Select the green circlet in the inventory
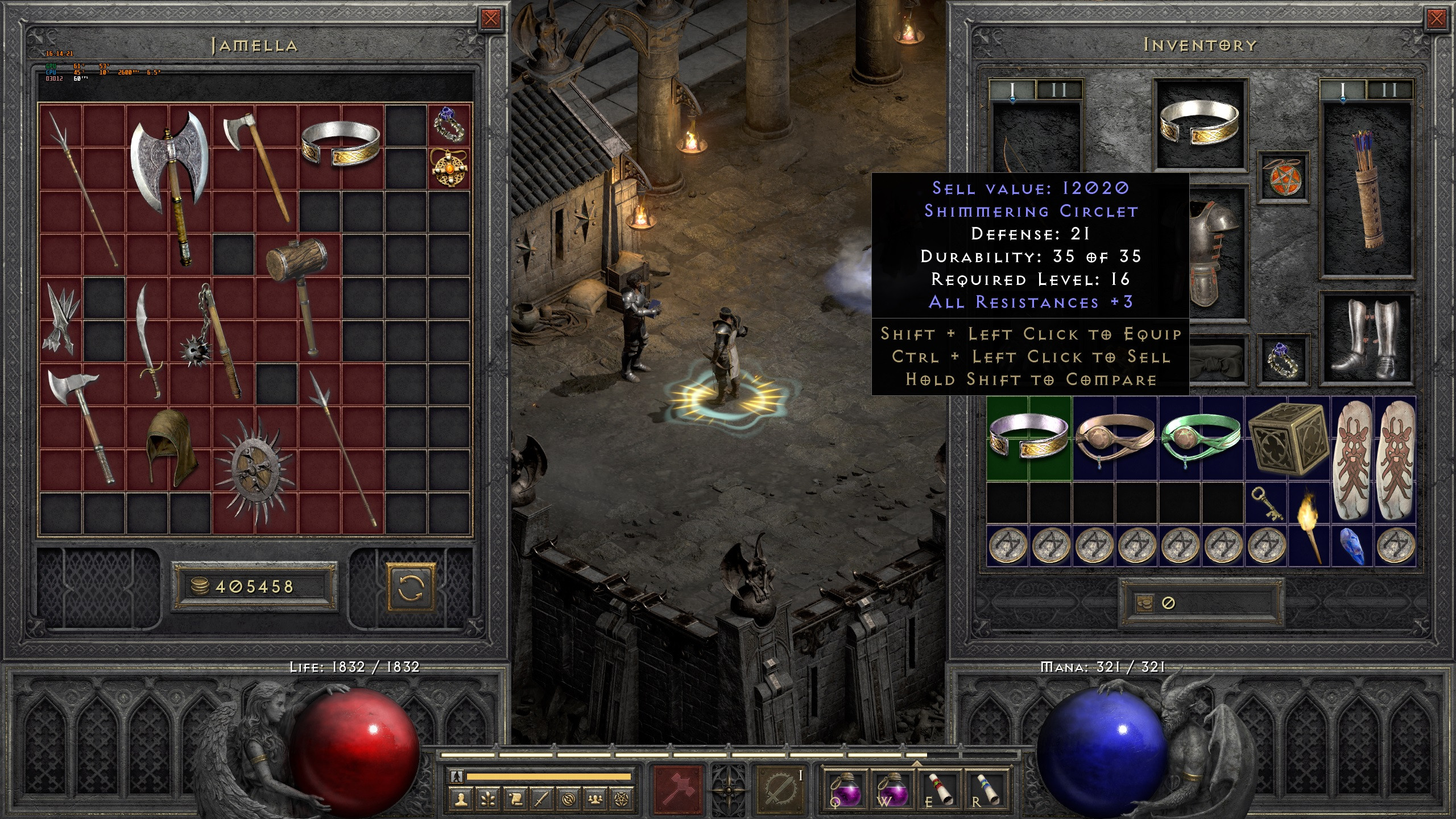Image resolution: width=1456 pixels, height=819 pixels. tap(1200, 439)
